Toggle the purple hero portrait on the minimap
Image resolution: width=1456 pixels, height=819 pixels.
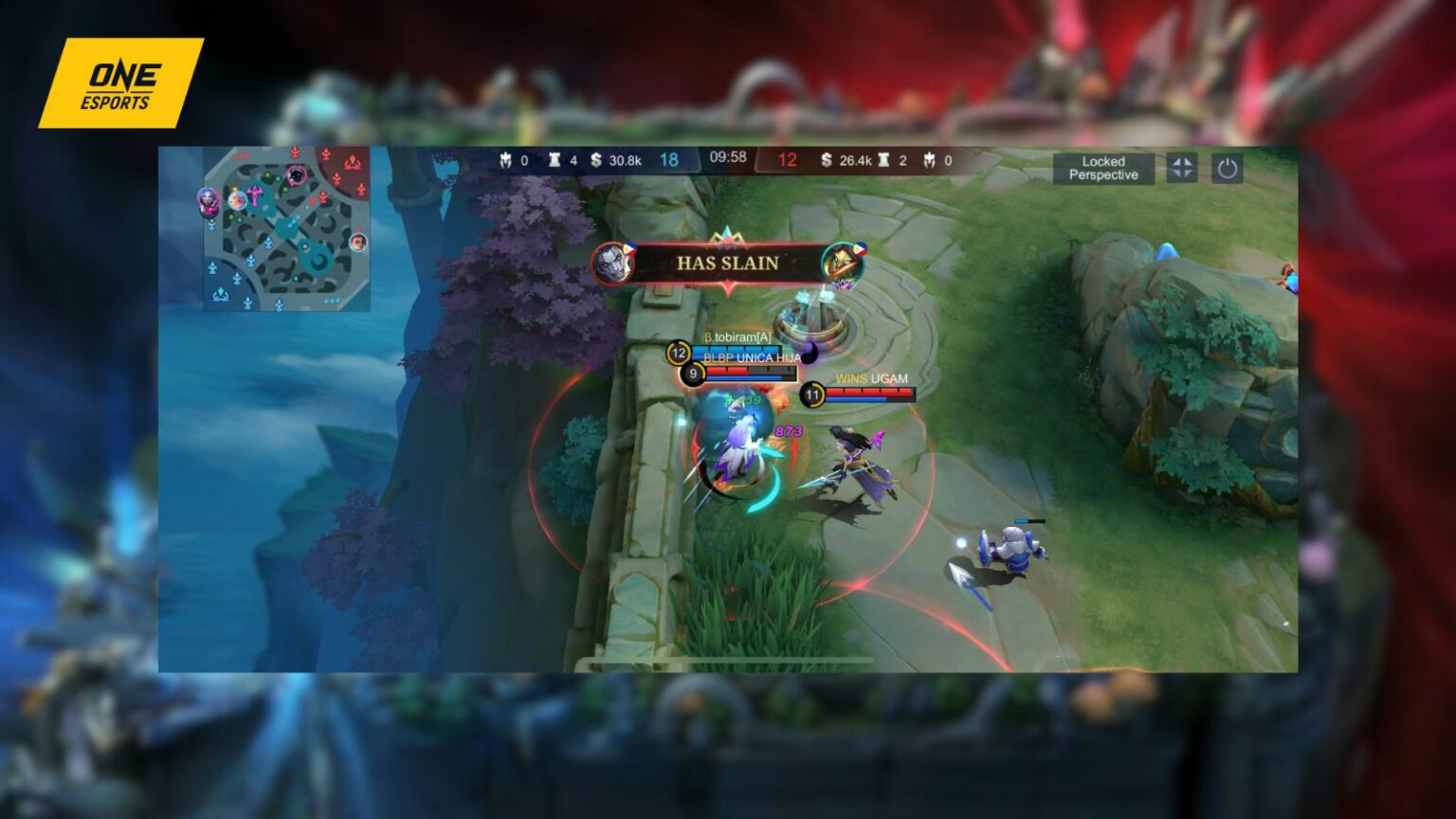pyautogui.click(x=208, y=202)
